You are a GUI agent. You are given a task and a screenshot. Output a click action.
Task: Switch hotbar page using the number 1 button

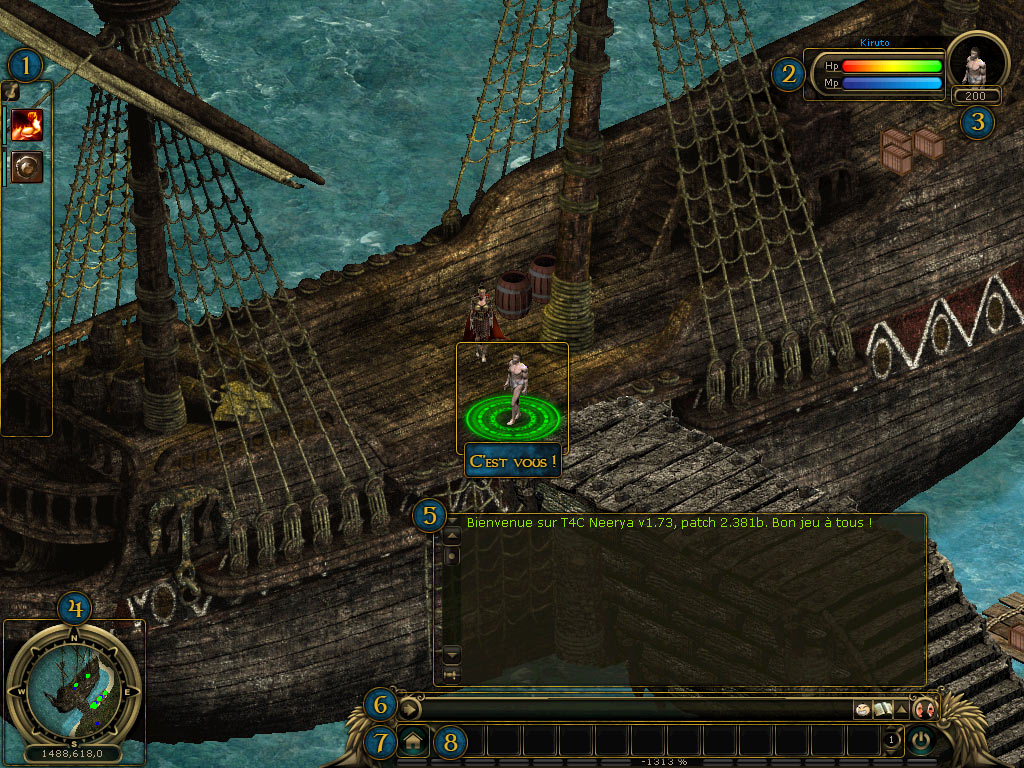click(x=891, y=740)
